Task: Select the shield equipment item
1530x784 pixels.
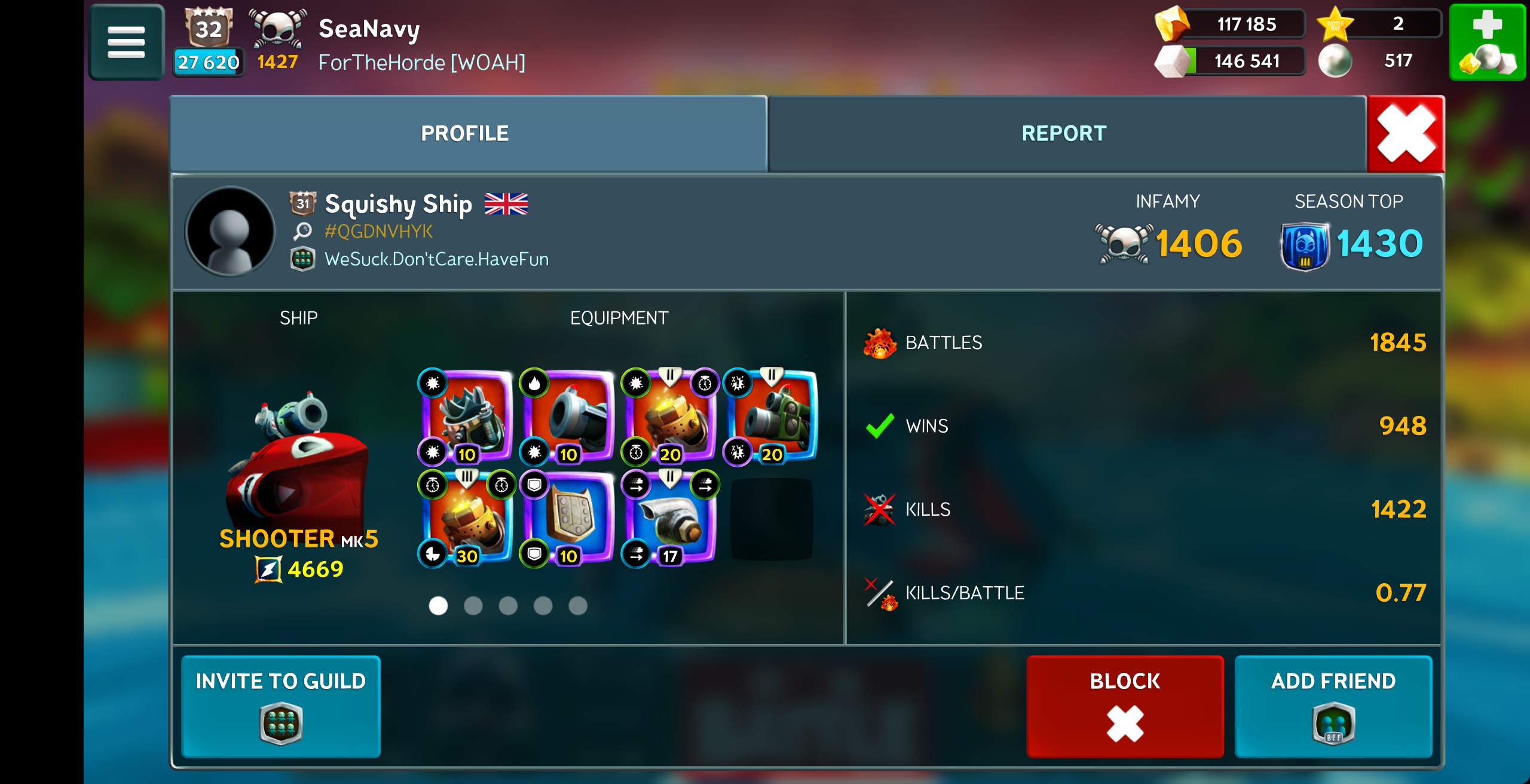Action: point(569,517)
